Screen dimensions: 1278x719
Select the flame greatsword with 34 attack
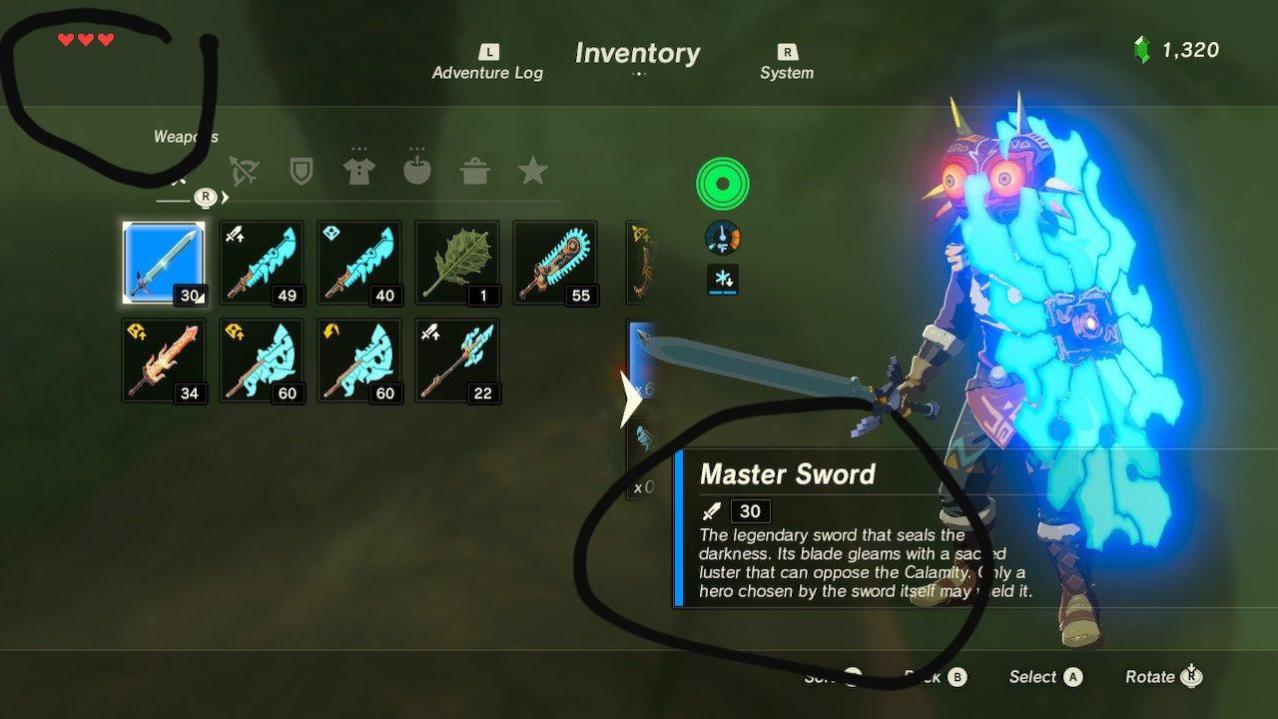[x=164, y=361]
